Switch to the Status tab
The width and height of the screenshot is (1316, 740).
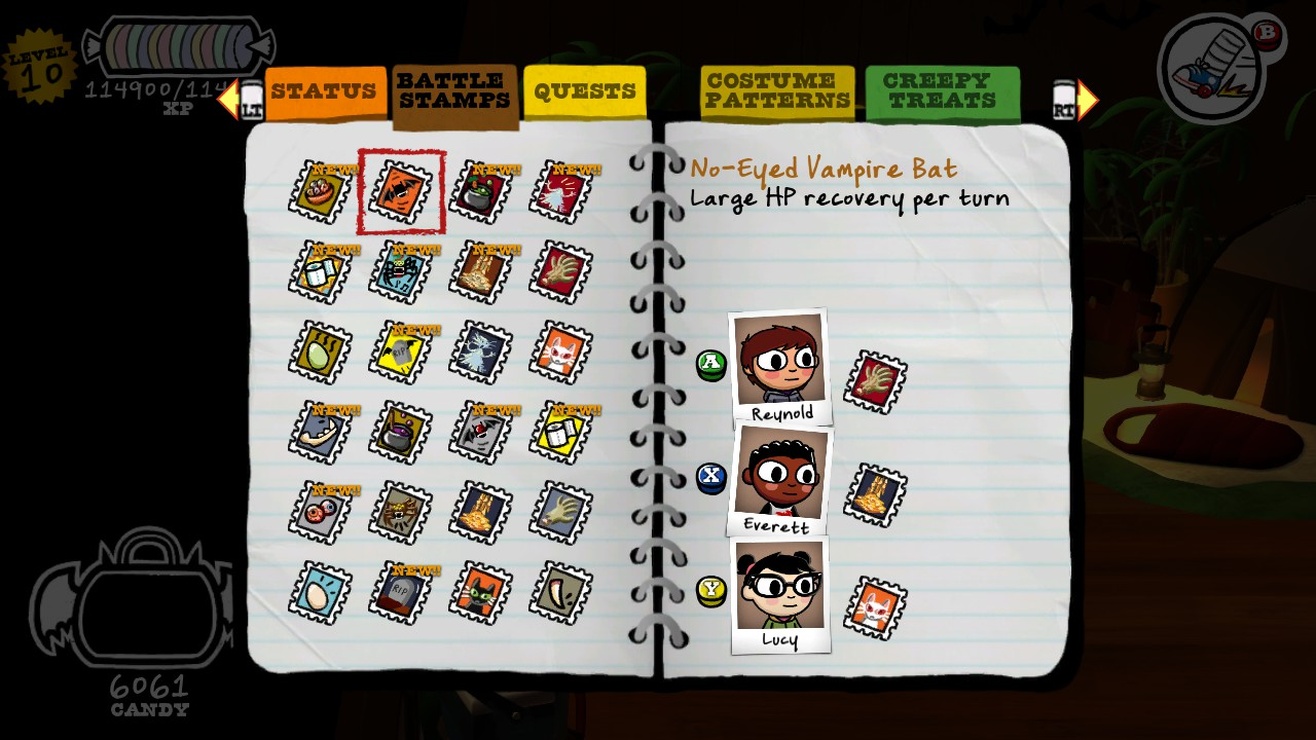[324, 89]
